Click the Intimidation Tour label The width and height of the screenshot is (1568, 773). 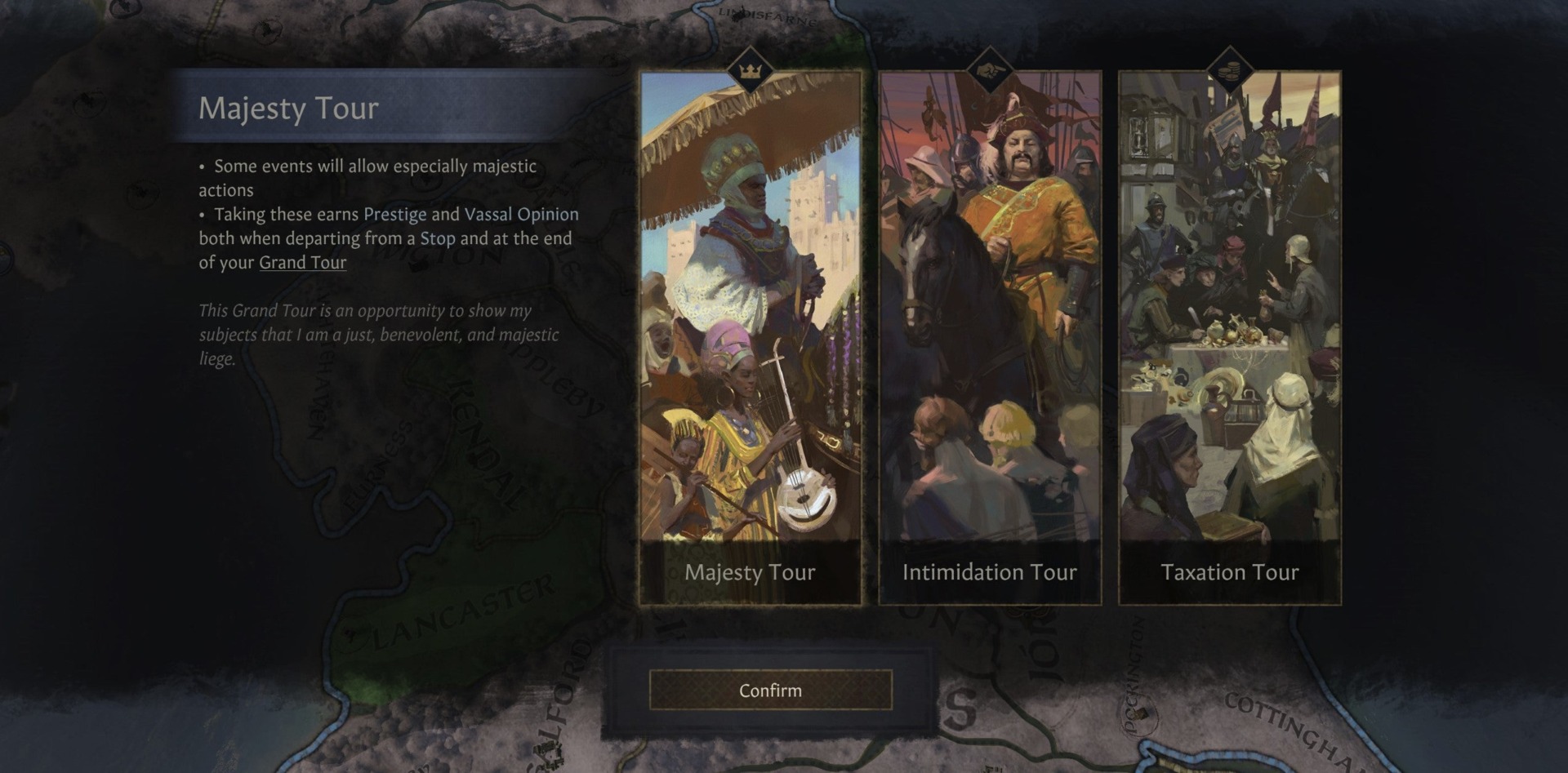point(991,573)
